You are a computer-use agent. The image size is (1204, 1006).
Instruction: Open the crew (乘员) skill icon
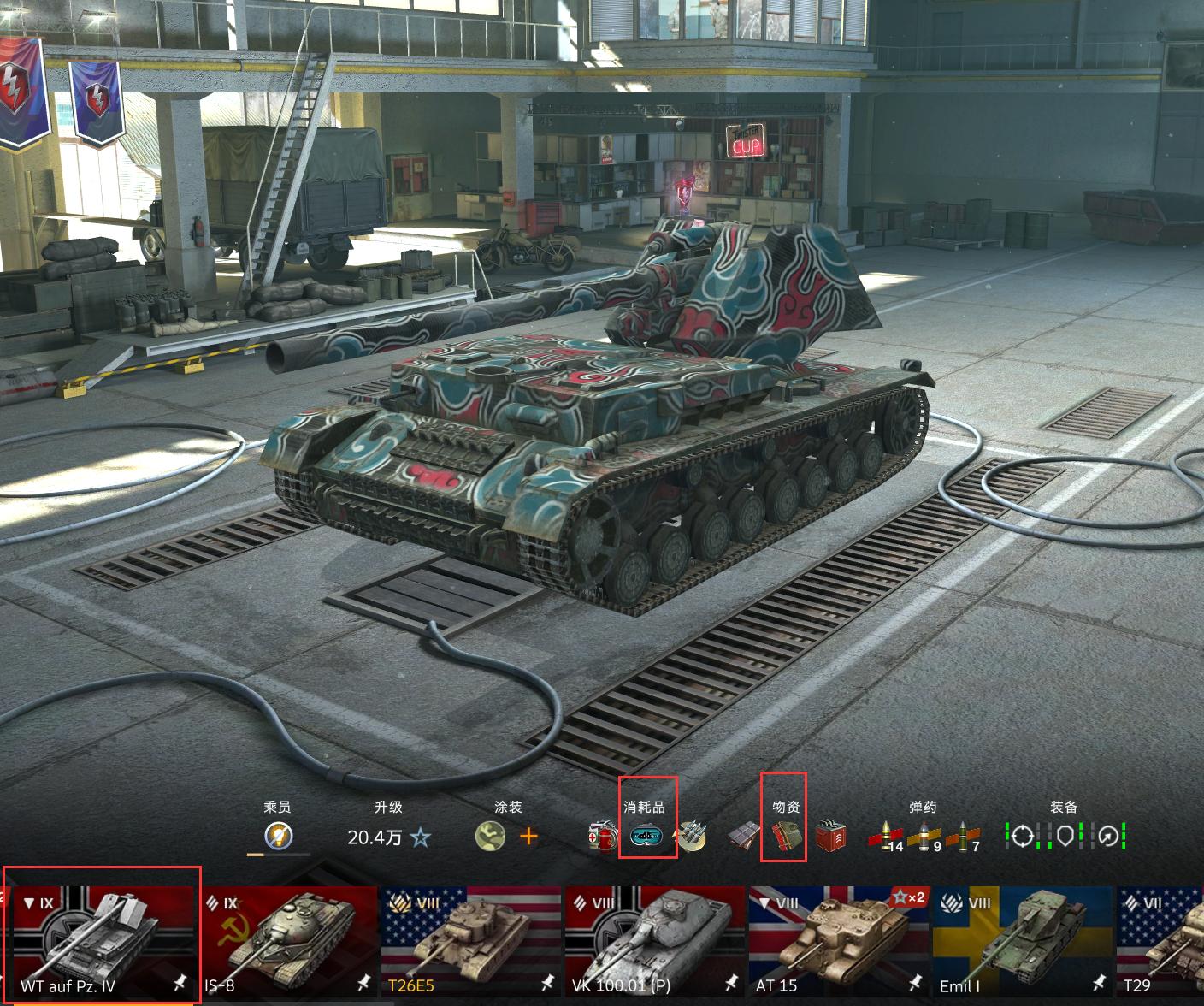(x=278, y=836)
